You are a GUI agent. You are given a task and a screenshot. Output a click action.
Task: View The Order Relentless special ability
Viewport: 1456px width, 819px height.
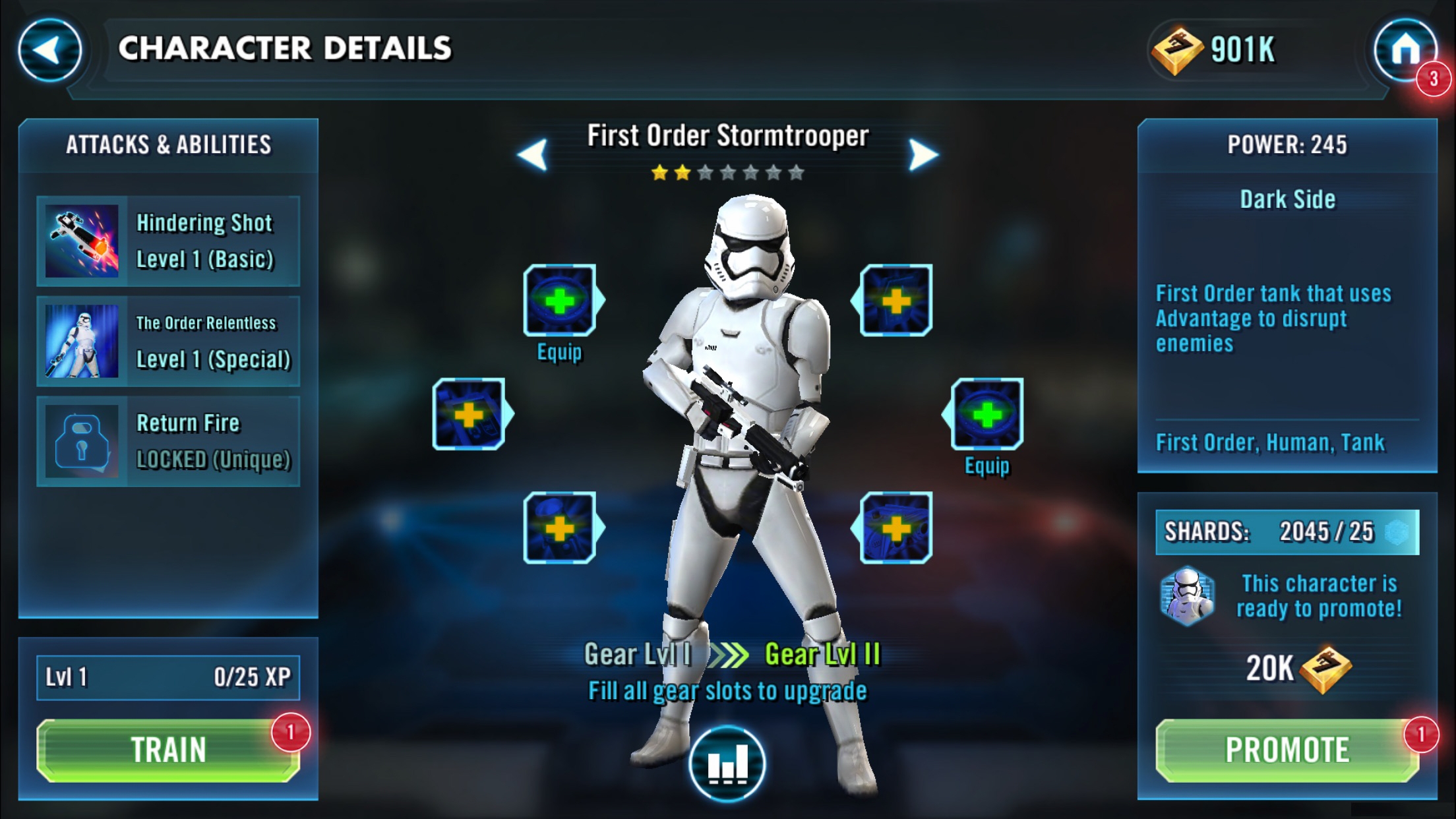168,342
